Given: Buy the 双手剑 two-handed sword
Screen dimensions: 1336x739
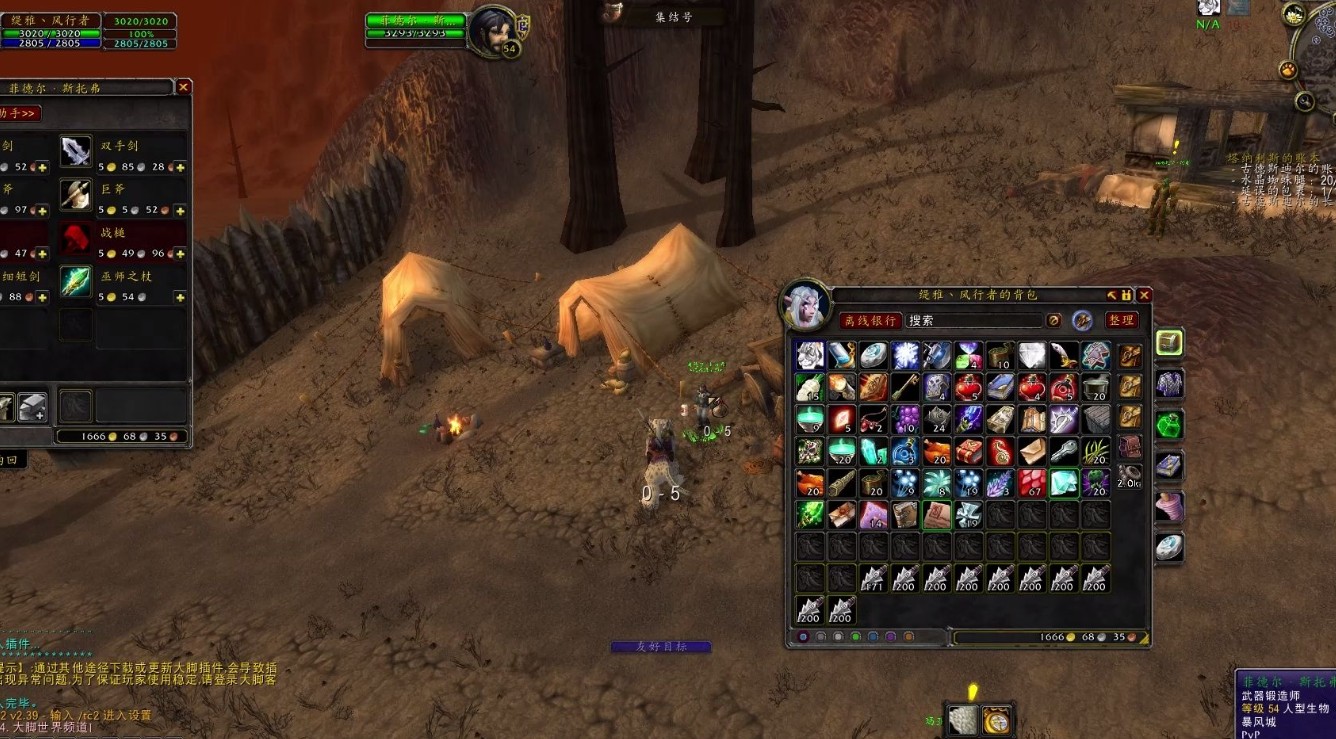Looking at the screenshot, I should tap(76, 152).
